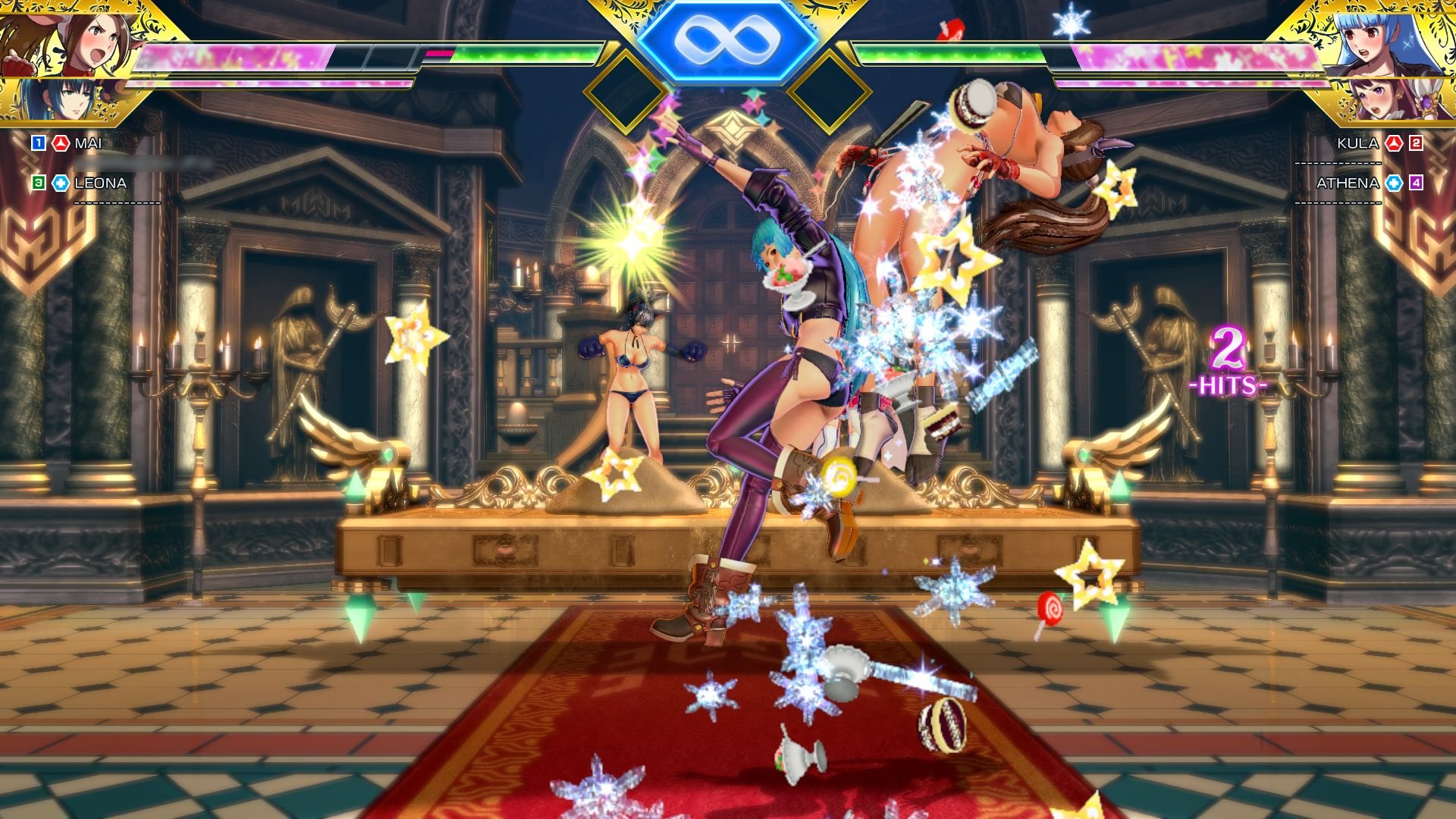Expand the dashed line under KULA's name
Viewport: 1456px width, 819px height.
click(x=1337, y=162)
